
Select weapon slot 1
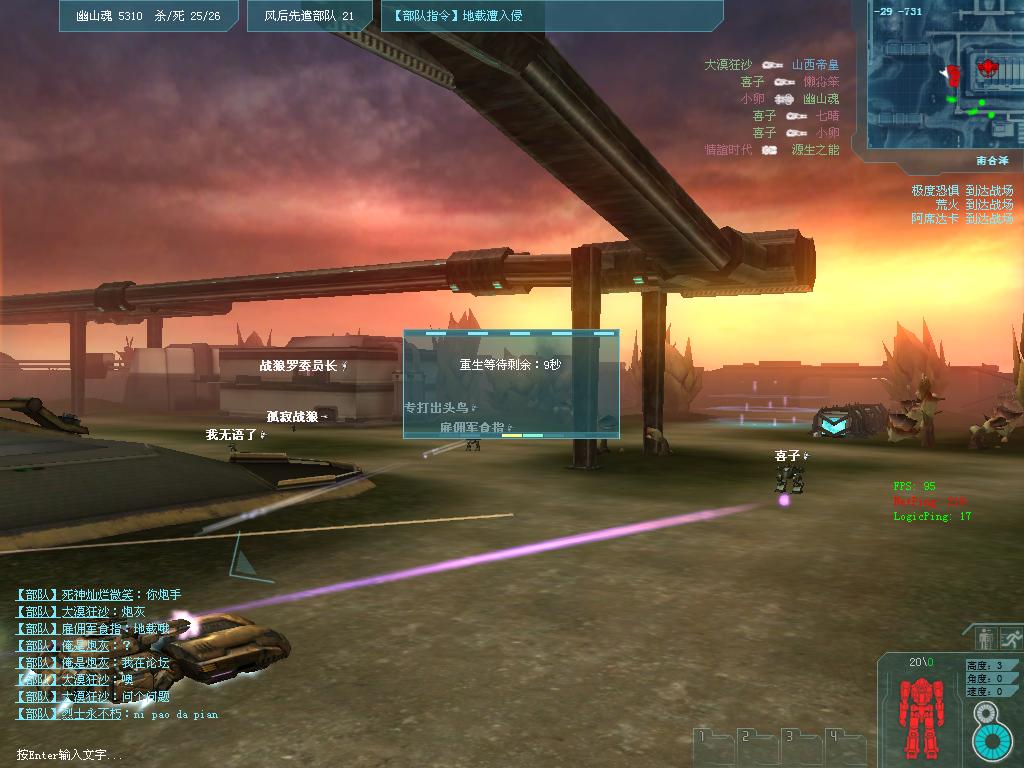tap(713, 747)
